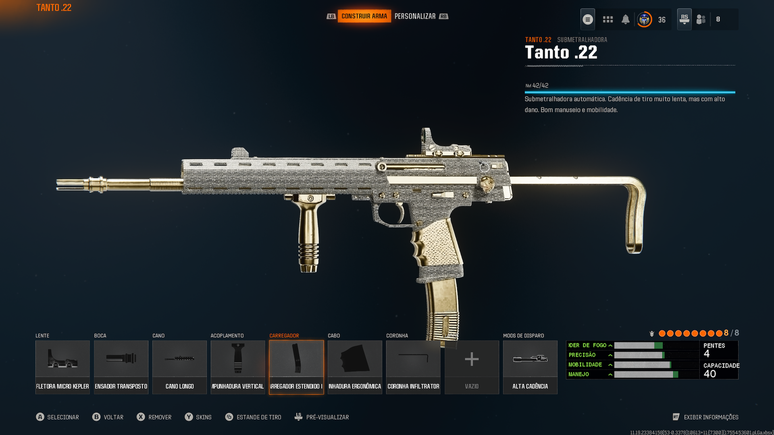Open the friends and party icon
This screenshot has height=435, width=774.
click(x=700, y=19)
